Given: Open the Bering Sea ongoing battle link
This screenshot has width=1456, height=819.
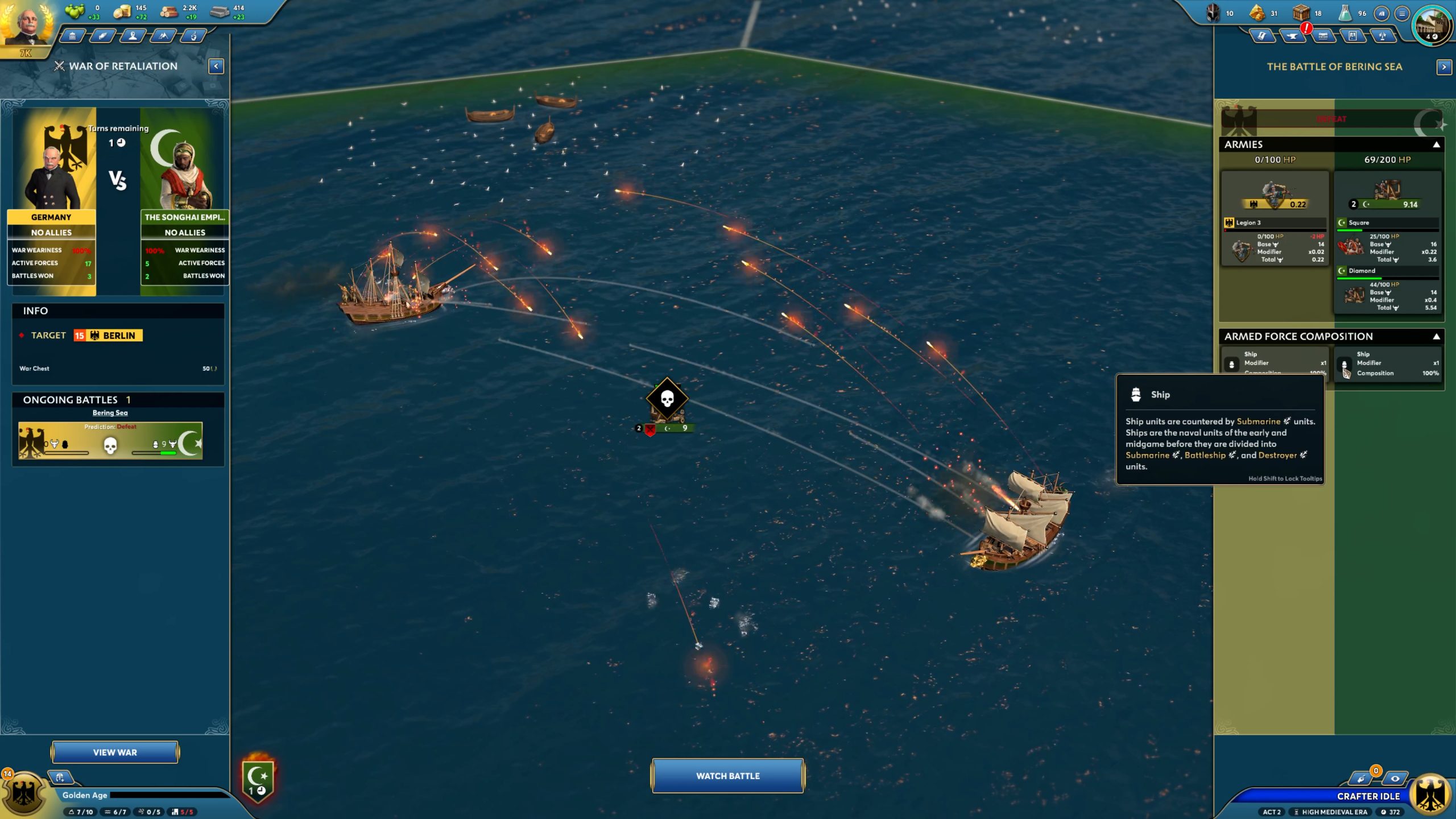Looking at the screenshot, I should pyautogui.click(x=110, y=413).
